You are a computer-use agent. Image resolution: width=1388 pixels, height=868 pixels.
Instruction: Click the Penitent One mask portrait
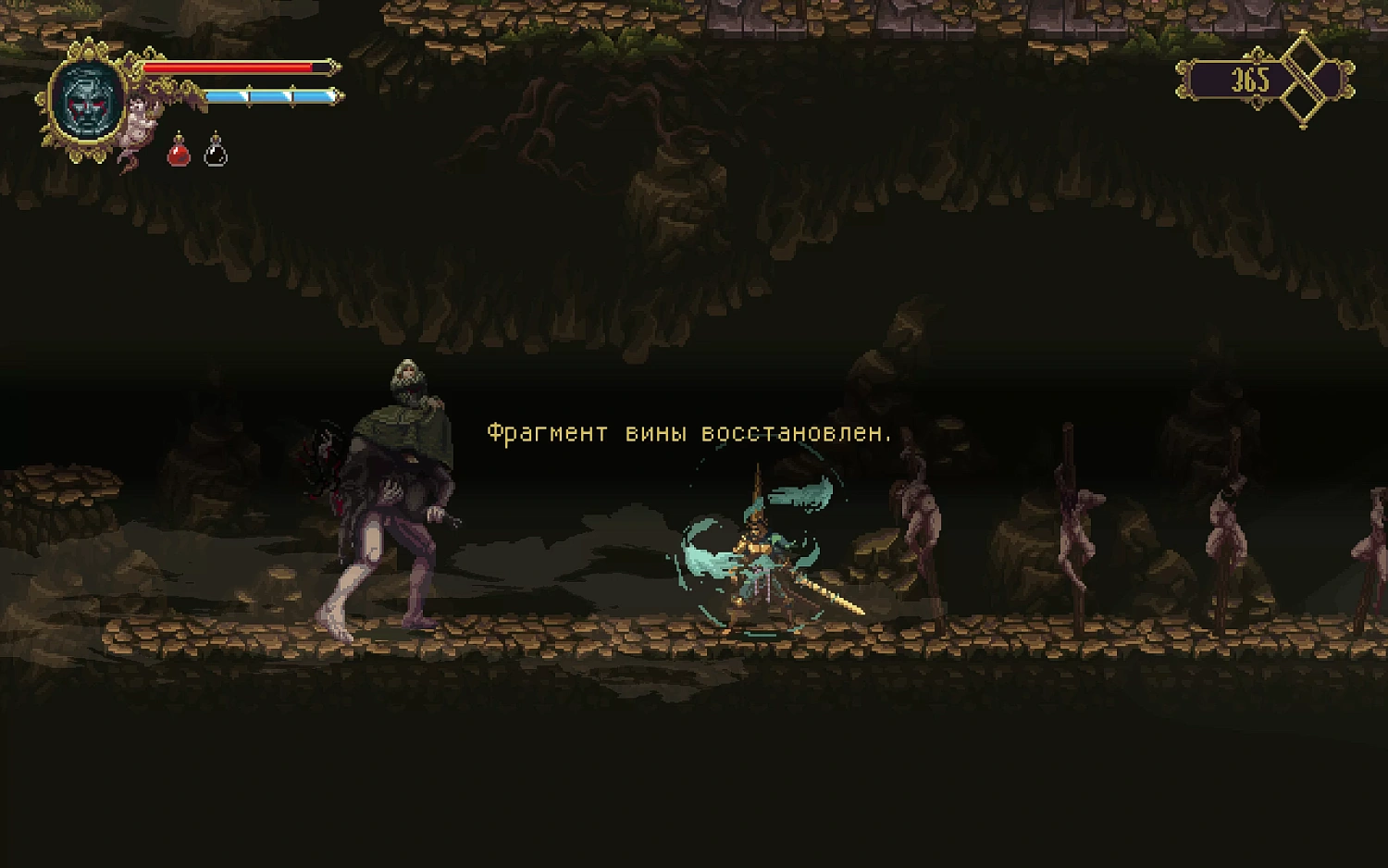89,102
